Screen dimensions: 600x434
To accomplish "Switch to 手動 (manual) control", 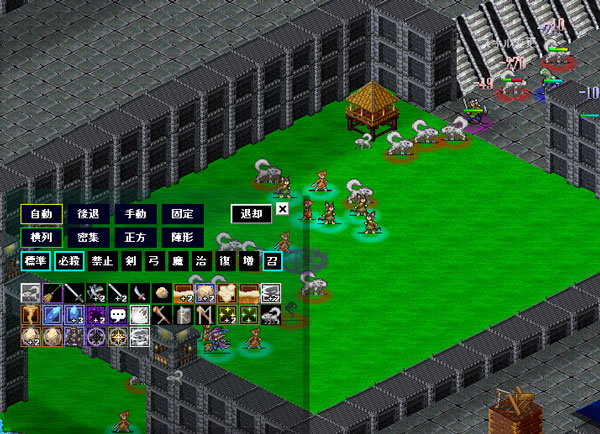I will click(x=135, y=214).
